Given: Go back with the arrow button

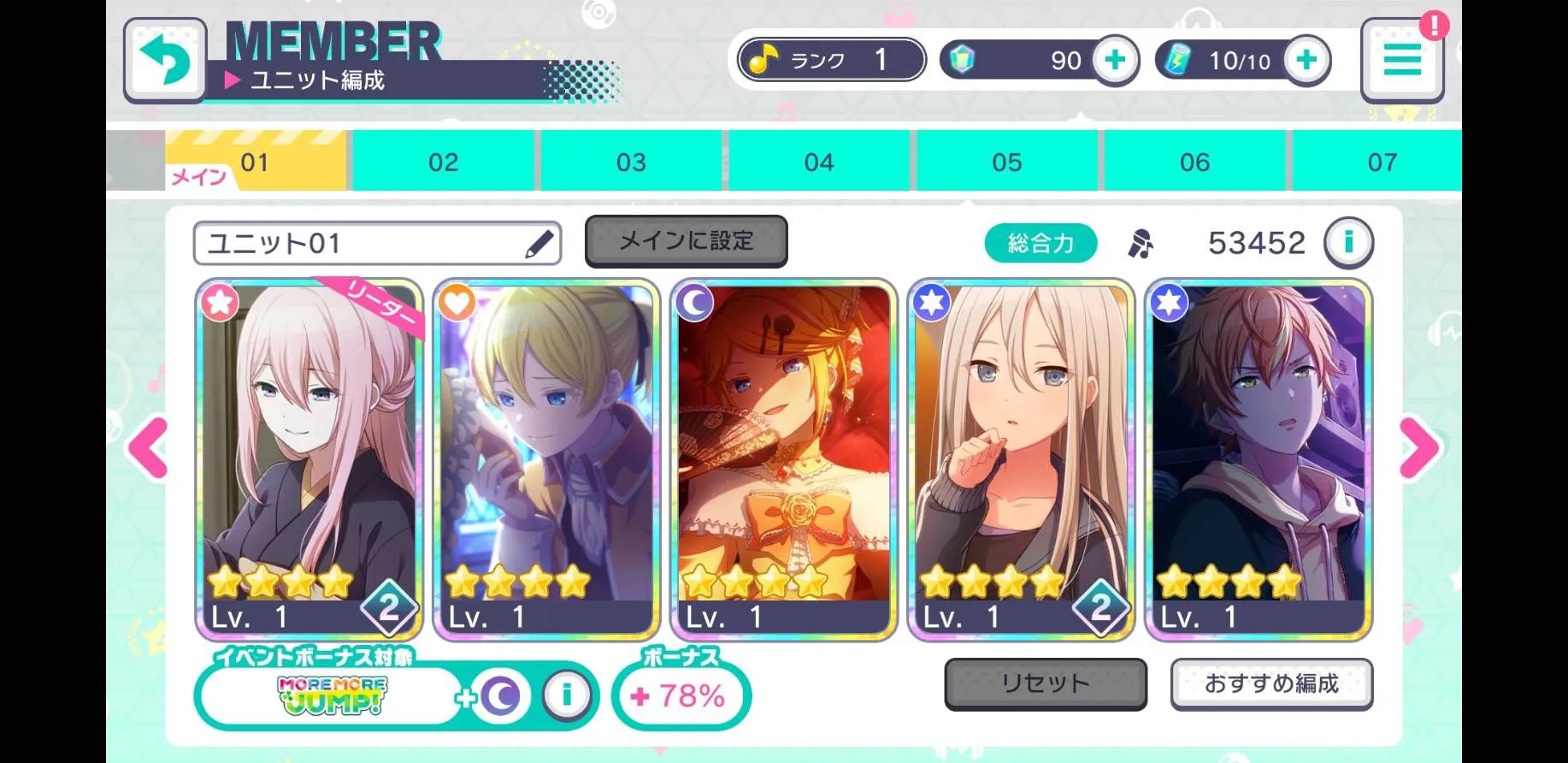Looking at the screenshot, I should (x=165, y=60).
